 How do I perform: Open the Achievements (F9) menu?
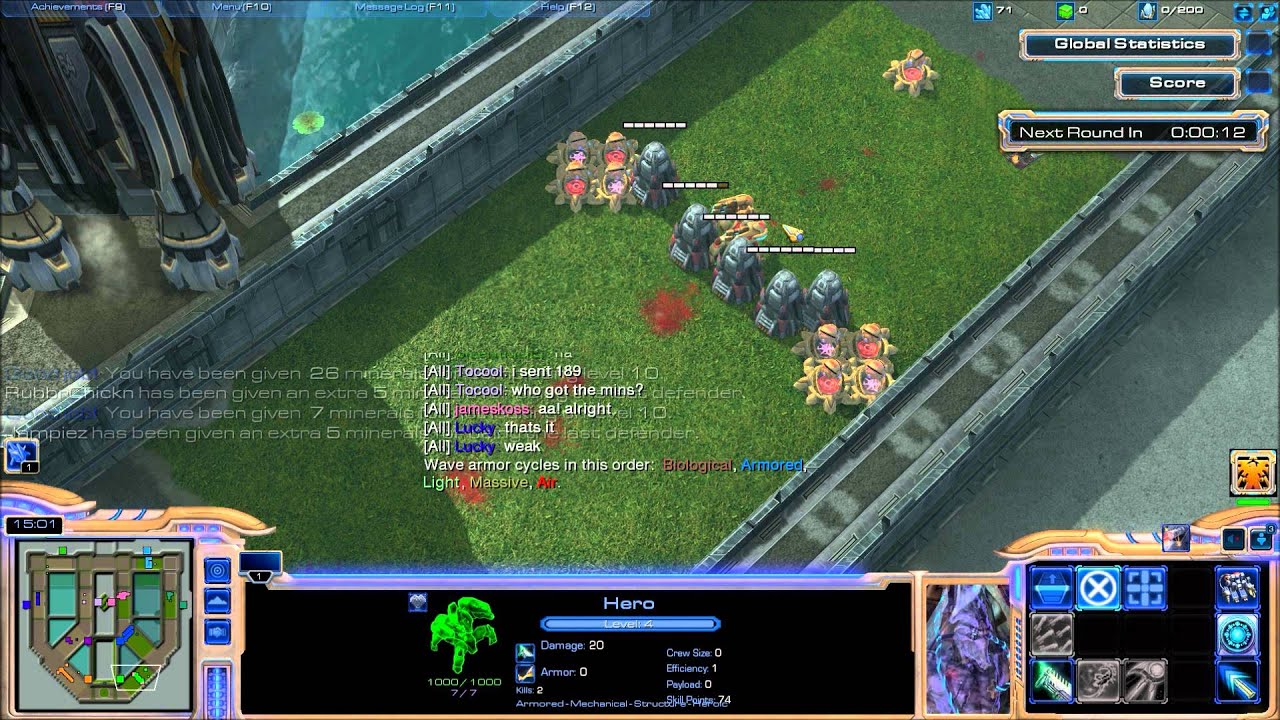tap(78, 7)
